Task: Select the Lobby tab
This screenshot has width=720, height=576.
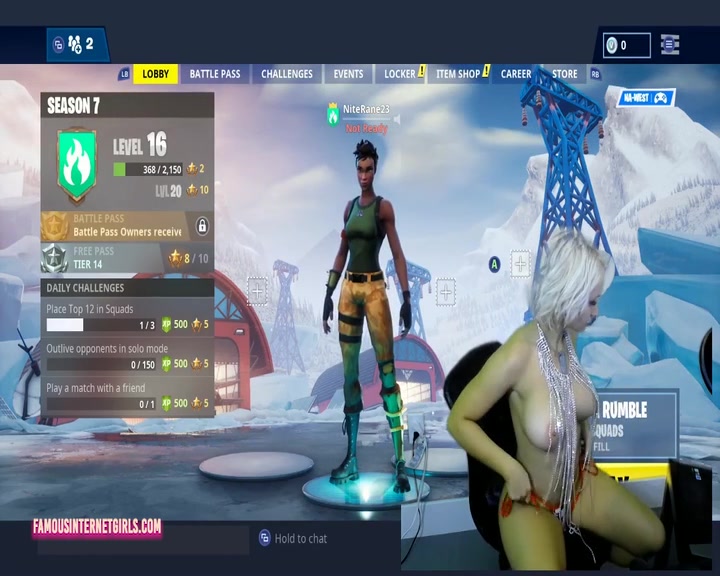Action: coord(156,74)
